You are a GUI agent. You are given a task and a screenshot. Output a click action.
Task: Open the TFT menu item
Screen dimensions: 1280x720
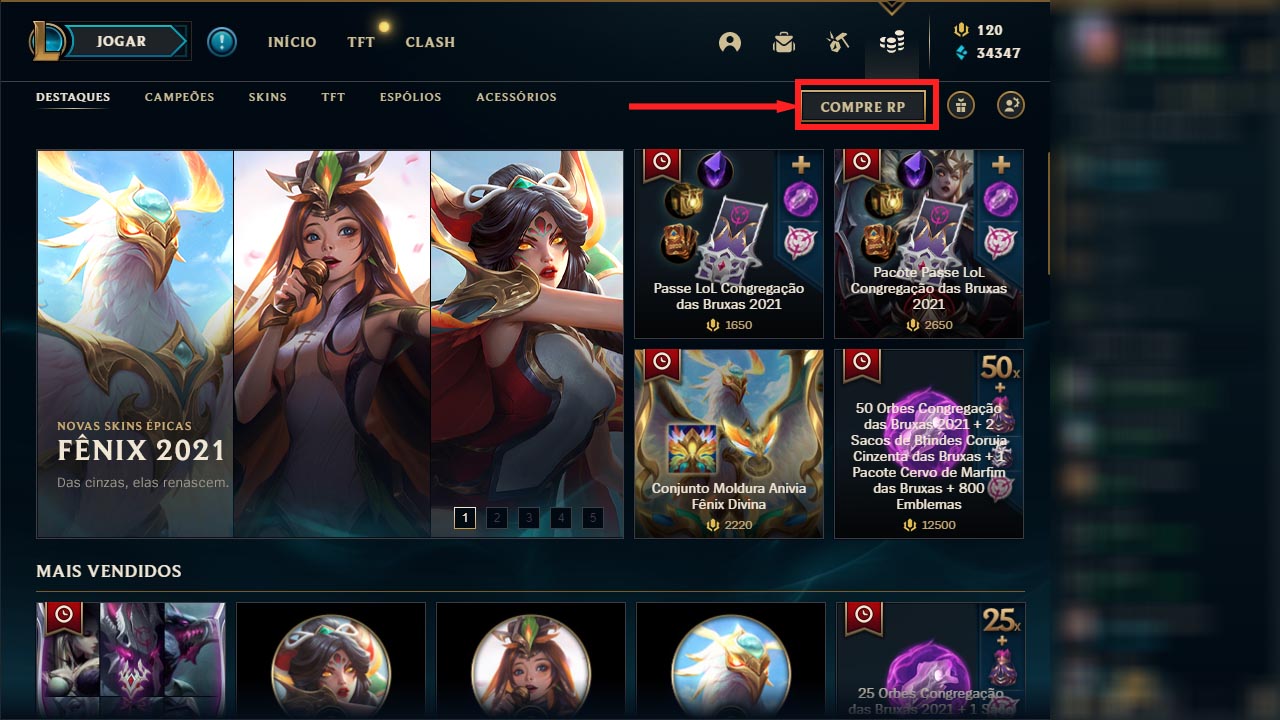359,42
